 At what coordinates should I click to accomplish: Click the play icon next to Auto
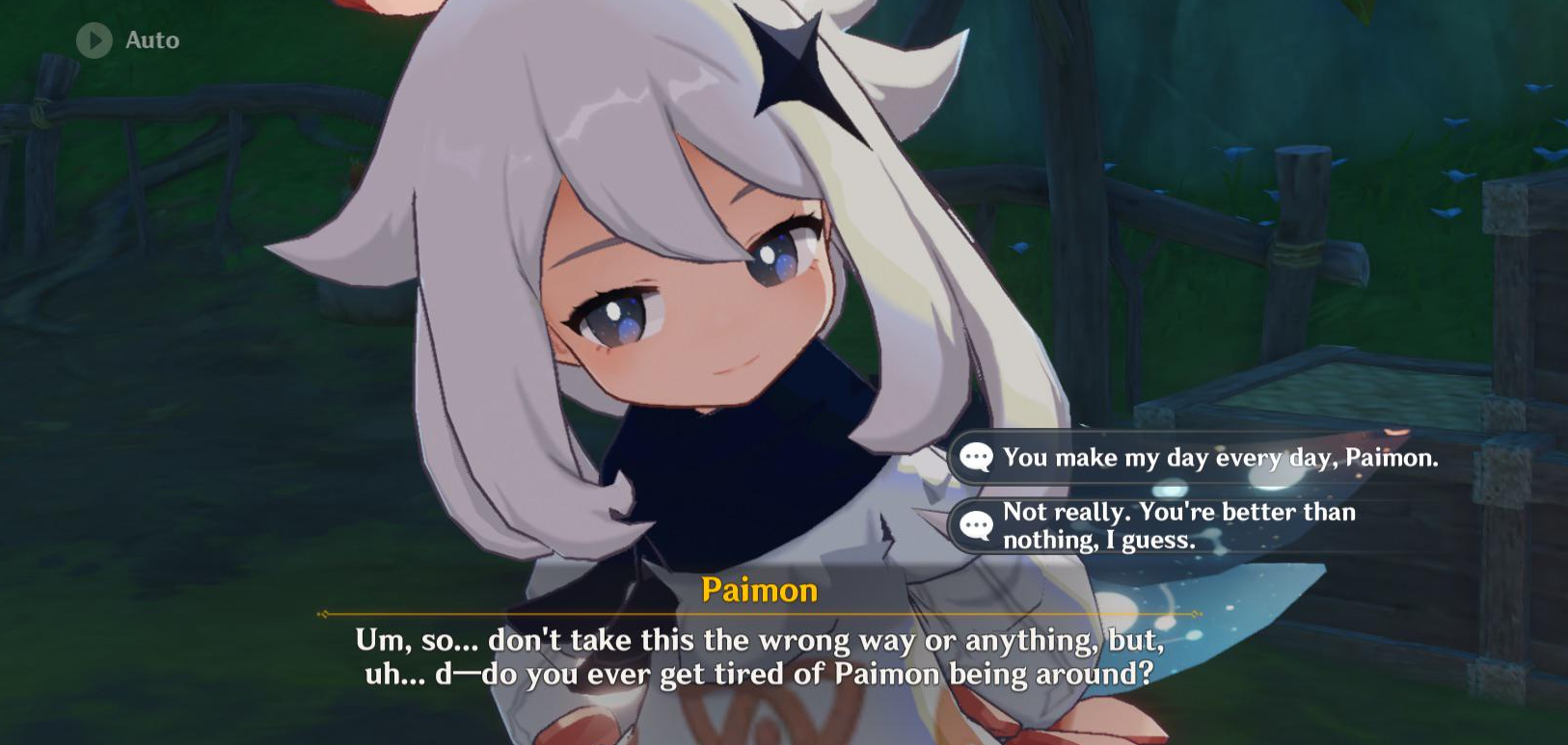[x=93, y=40]
